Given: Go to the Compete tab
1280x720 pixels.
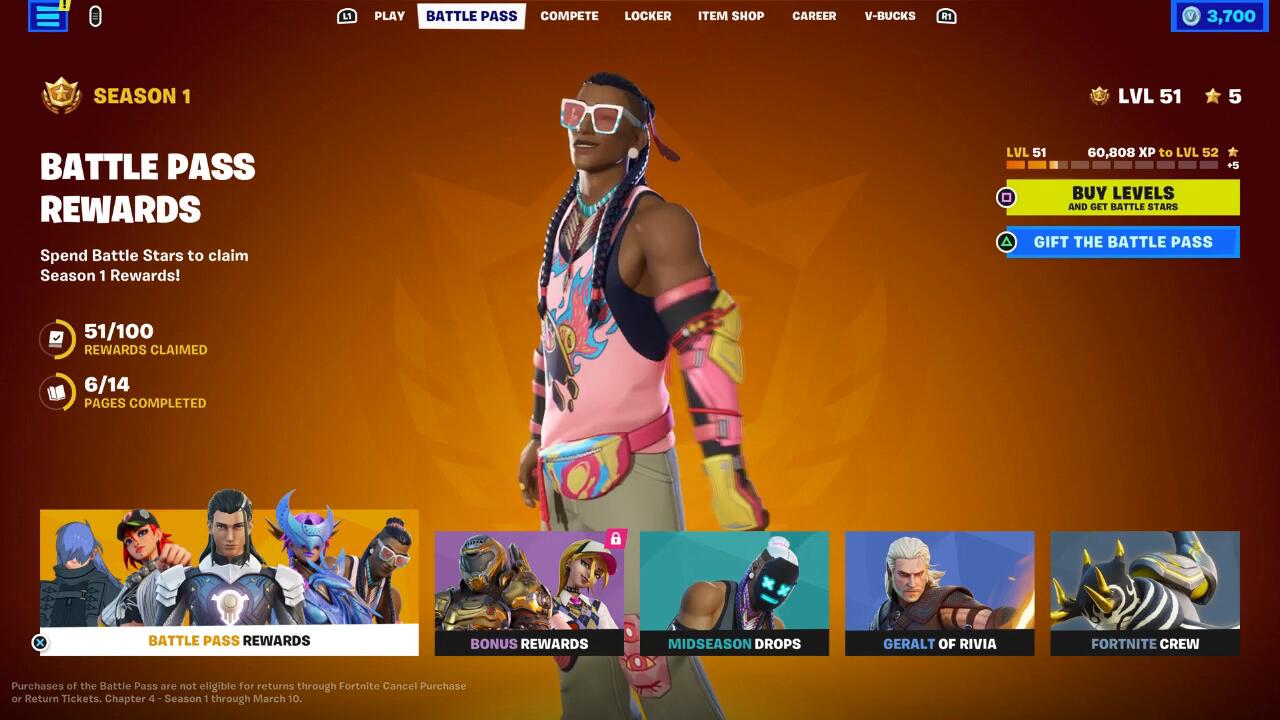Looking at the screenshot, I should (569, 16).
